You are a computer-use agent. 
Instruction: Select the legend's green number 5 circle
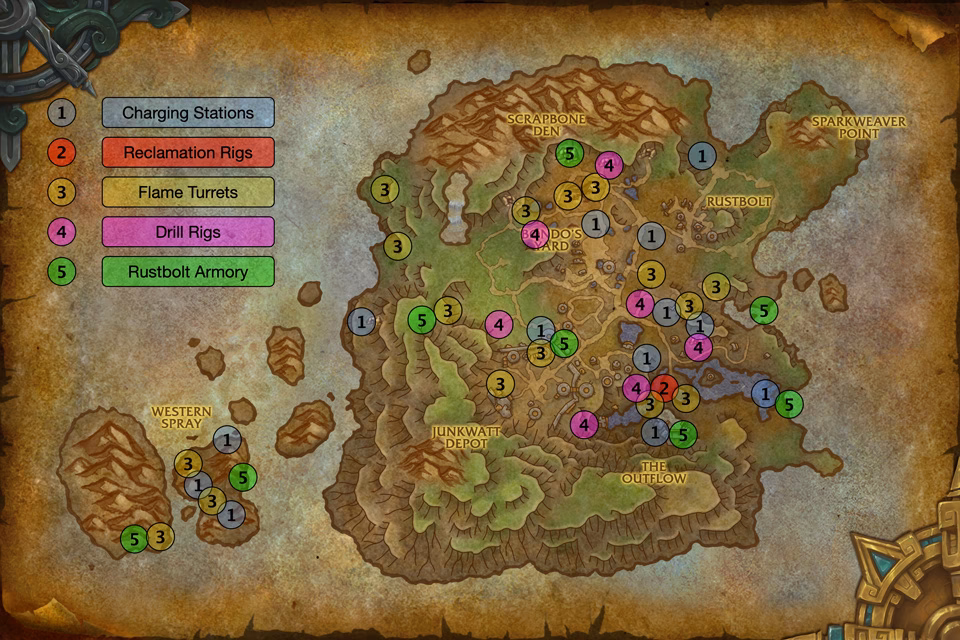click(62, 271)
